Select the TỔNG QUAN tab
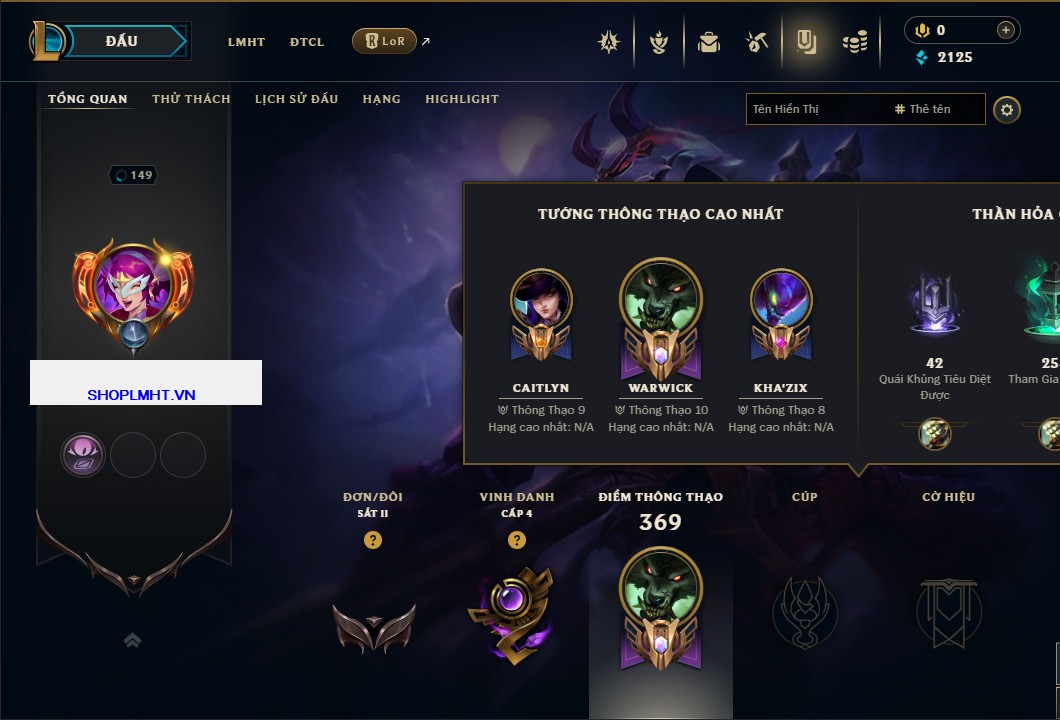This screenshot has height=720, width=1060. [88, 99]
